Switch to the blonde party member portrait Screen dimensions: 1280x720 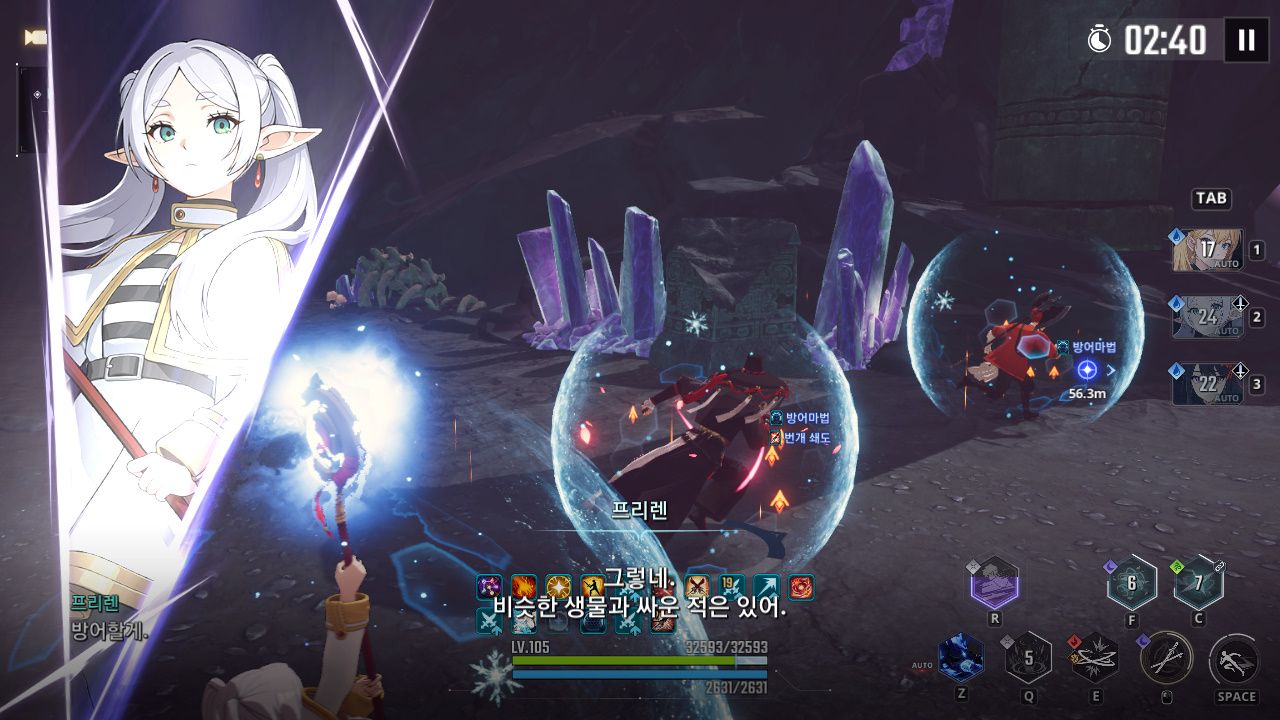(x=1207, y=250)
